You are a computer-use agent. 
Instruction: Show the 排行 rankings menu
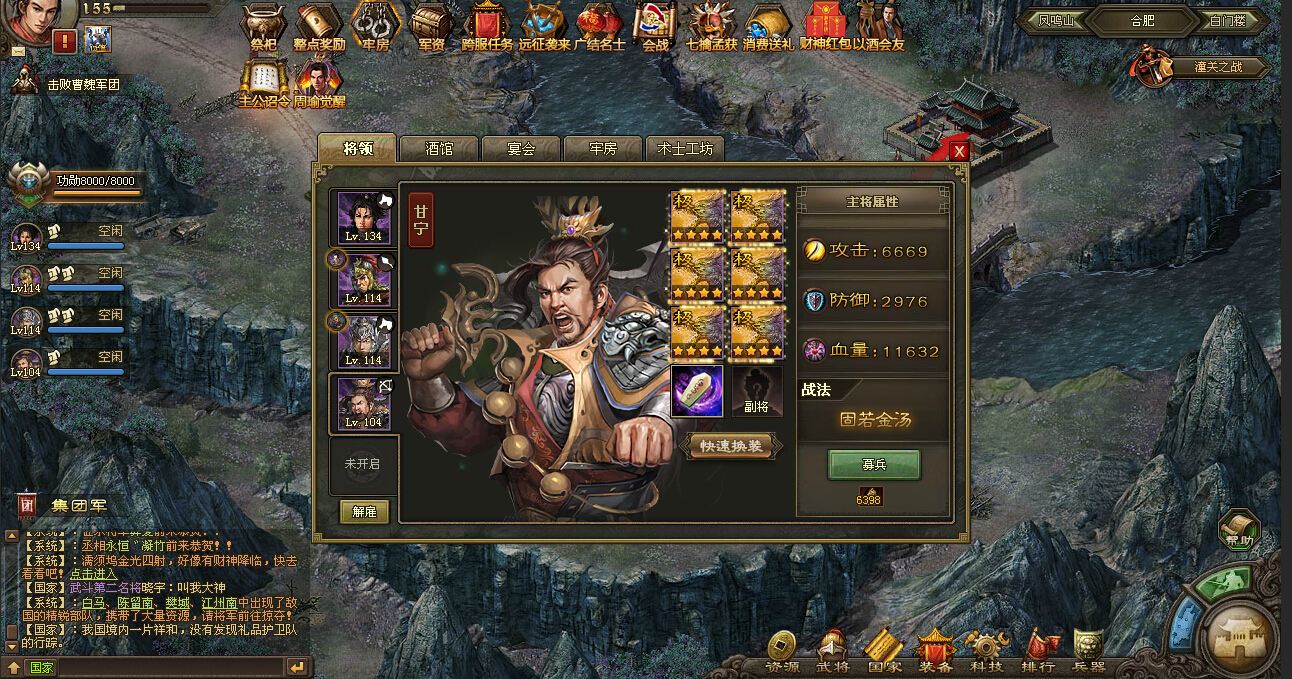pos(1039,650)
